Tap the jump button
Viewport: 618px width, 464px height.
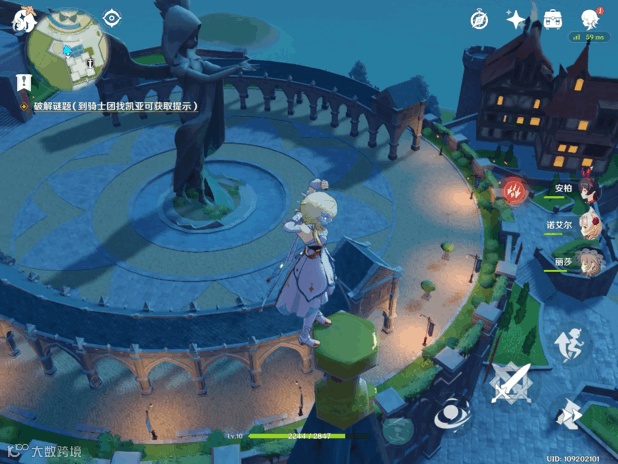tap(571, 347)
